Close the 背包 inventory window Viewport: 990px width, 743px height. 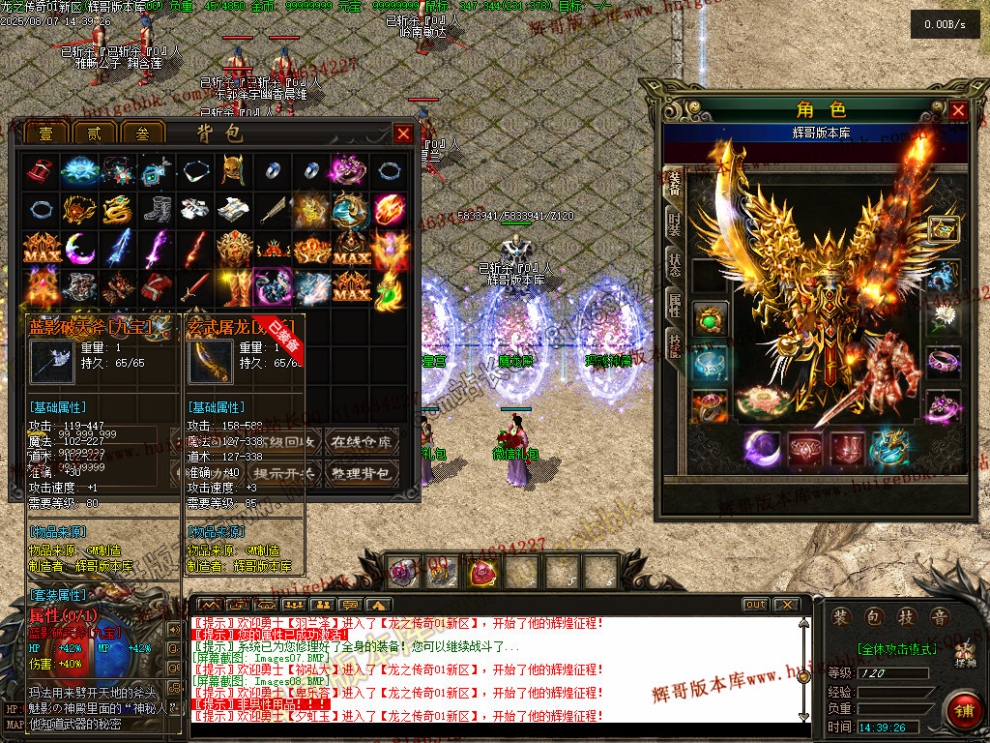pos(403,133)
